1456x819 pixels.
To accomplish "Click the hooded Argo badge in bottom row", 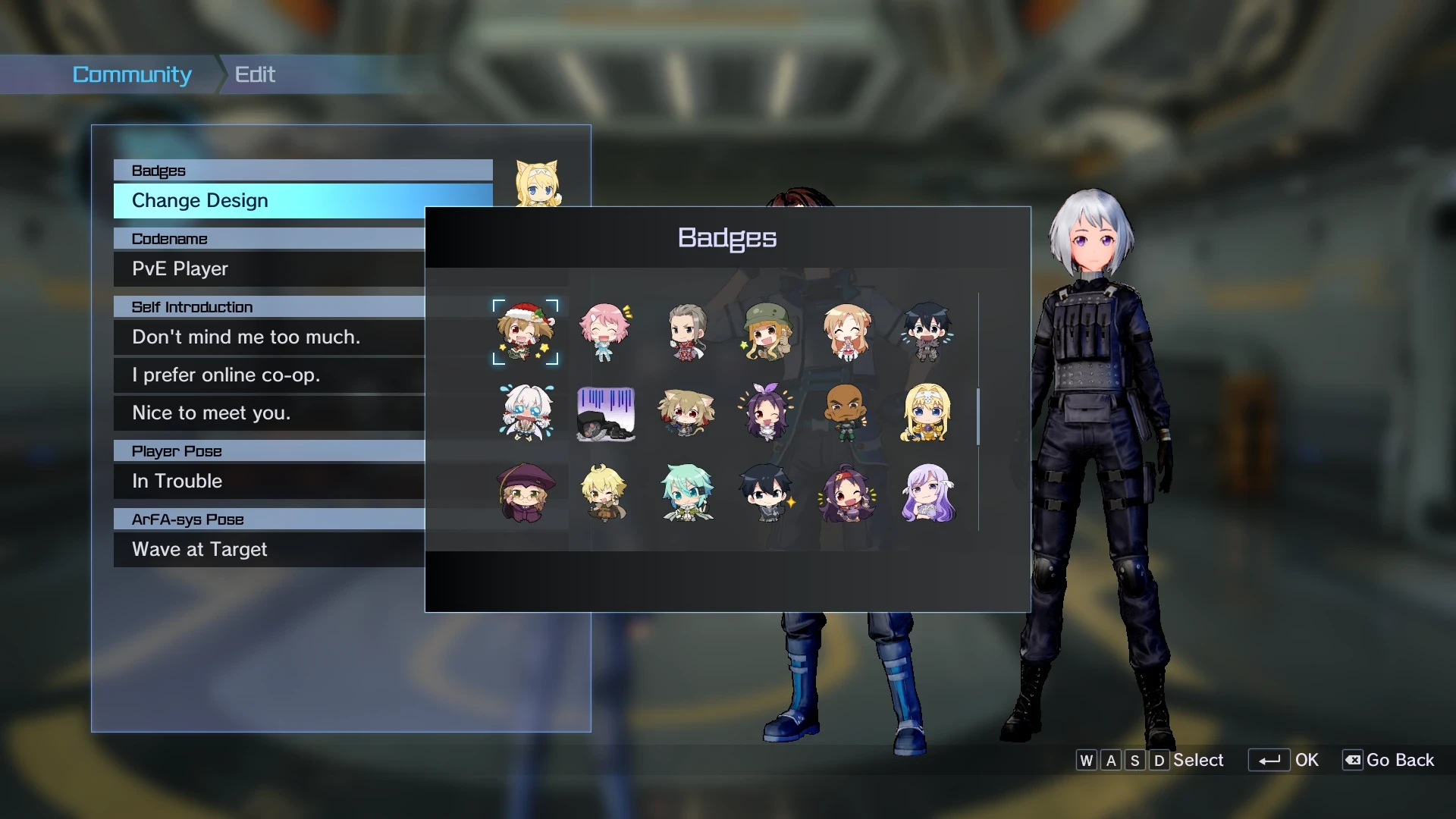I will click(x=527, y=493).
